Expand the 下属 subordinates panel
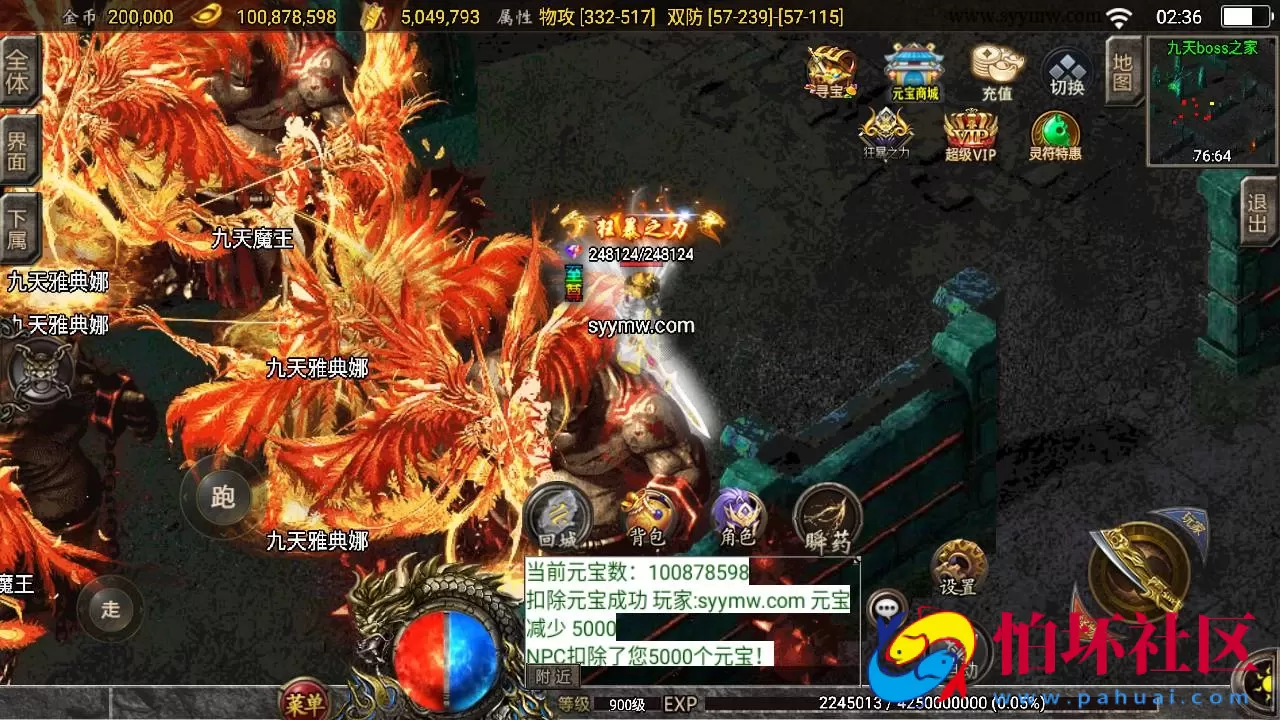 pos(20,226)
